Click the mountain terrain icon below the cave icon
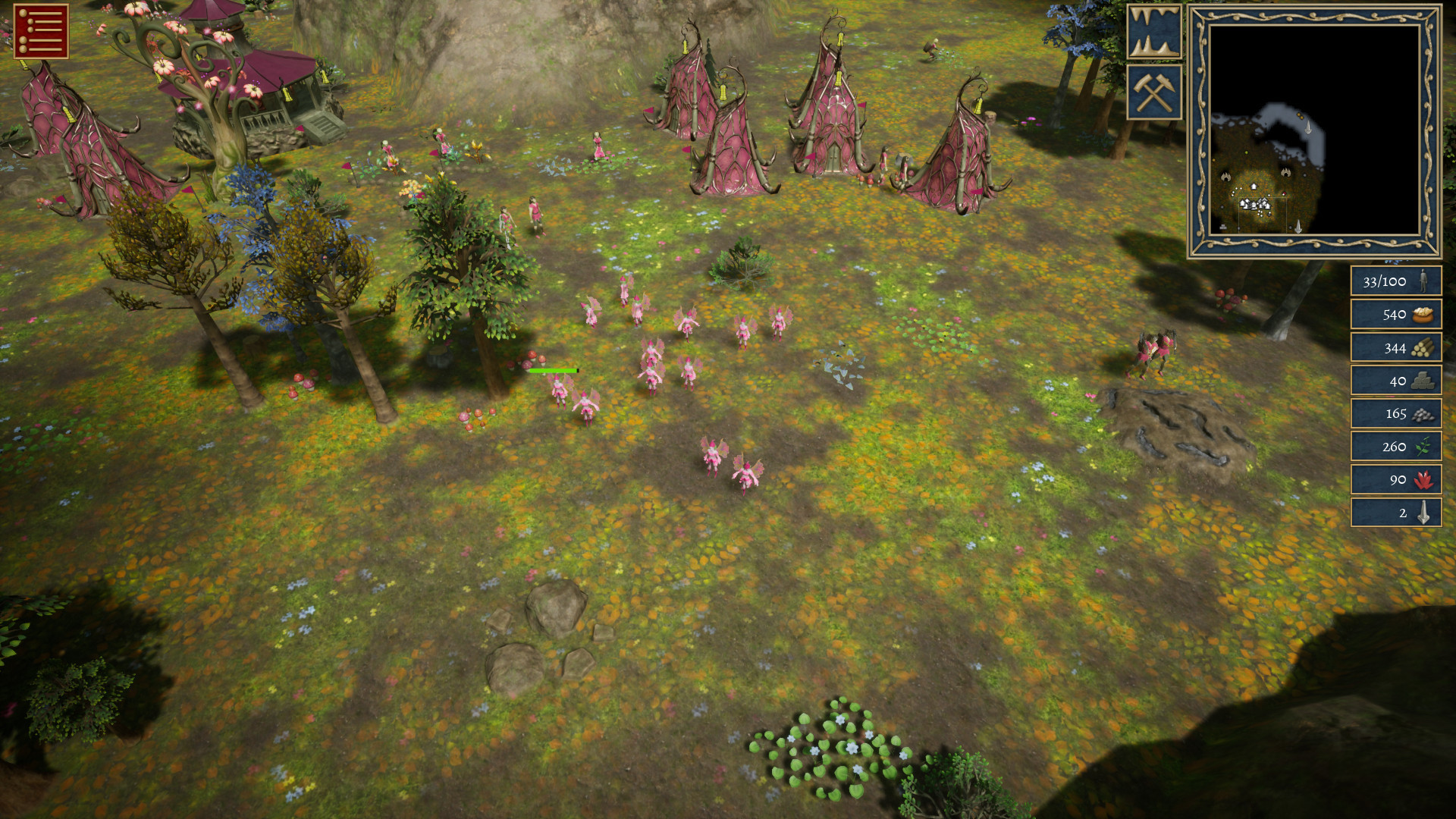 coord(1155,44)
